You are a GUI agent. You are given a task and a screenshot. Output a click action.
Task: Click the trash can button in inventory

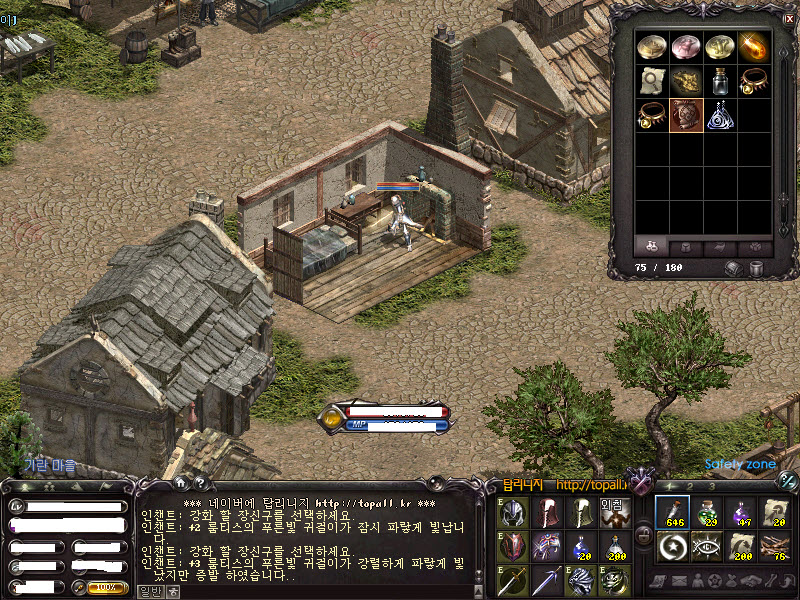coord(757,268)
